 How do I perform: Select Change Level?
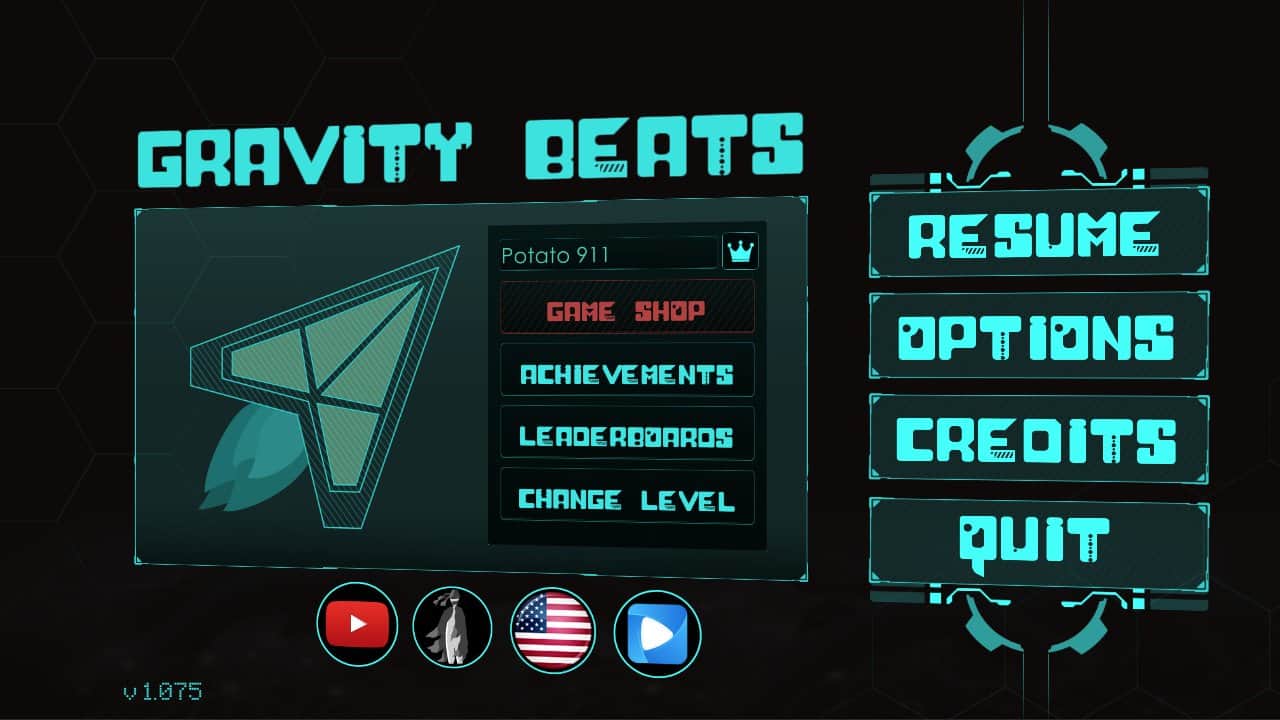626,498
